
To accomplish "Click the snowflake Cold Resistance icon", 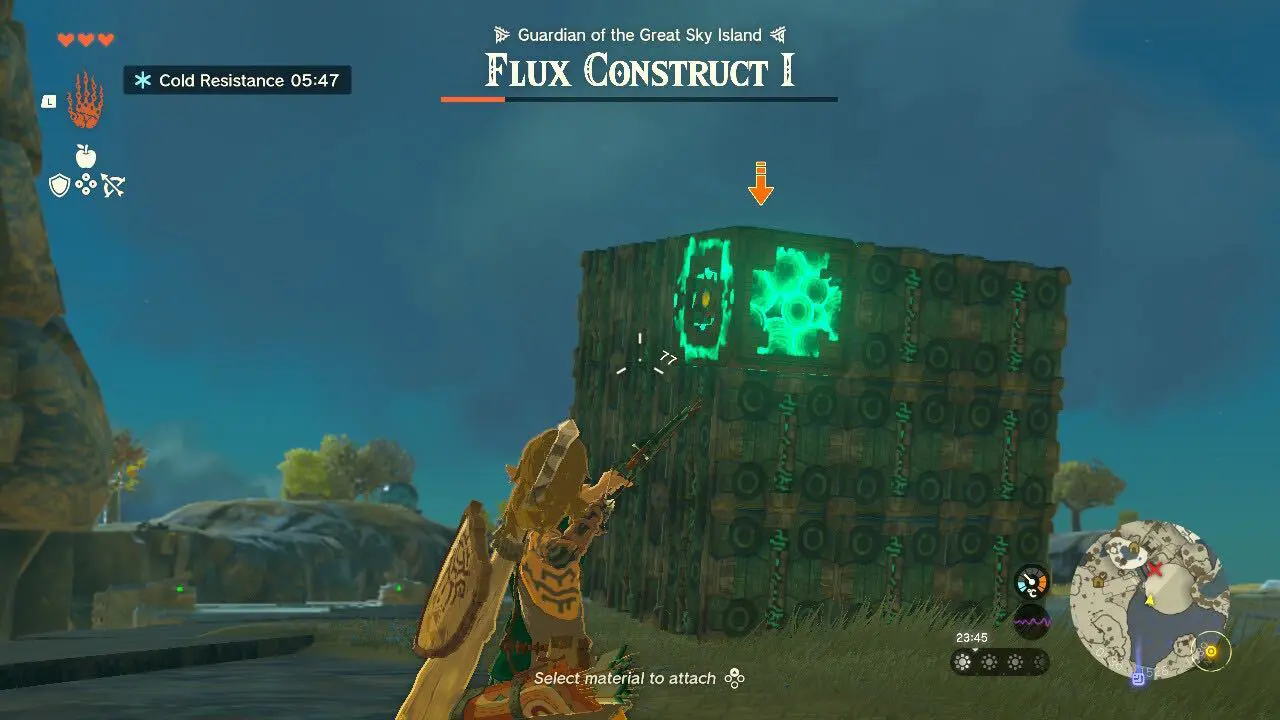I will 143,80.
